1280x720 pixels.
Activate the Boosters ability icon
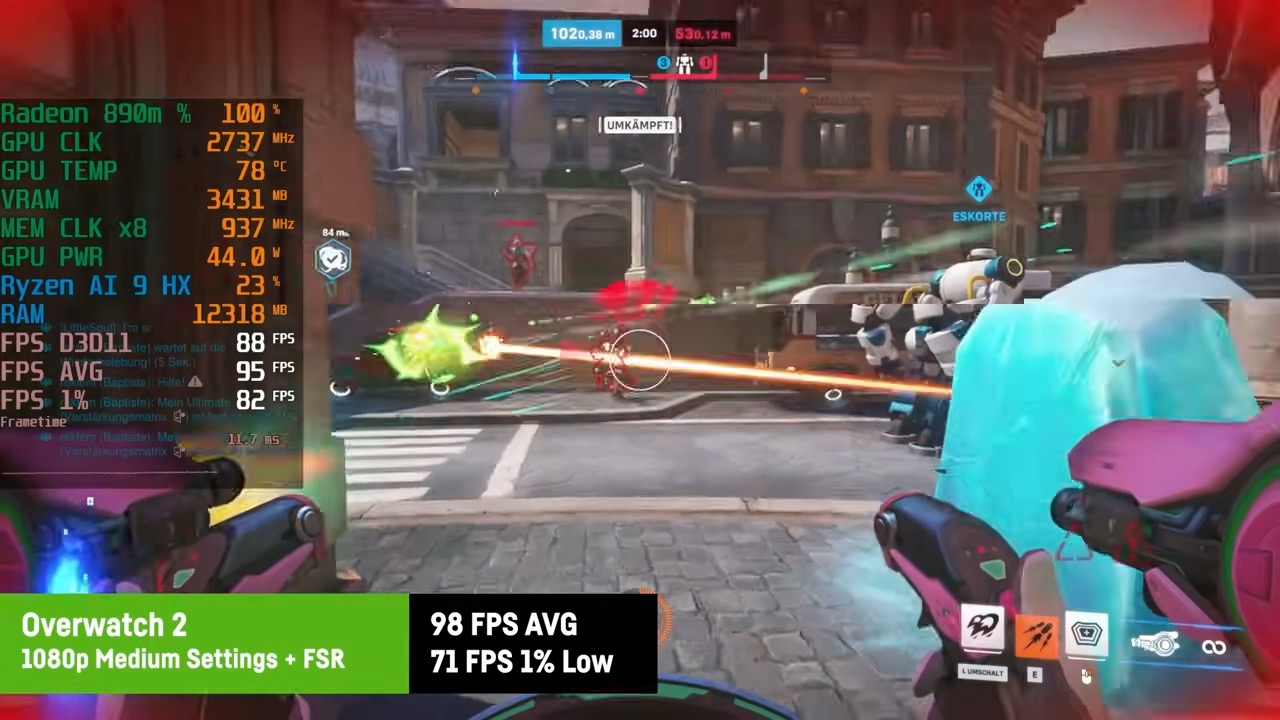[982, 630]
